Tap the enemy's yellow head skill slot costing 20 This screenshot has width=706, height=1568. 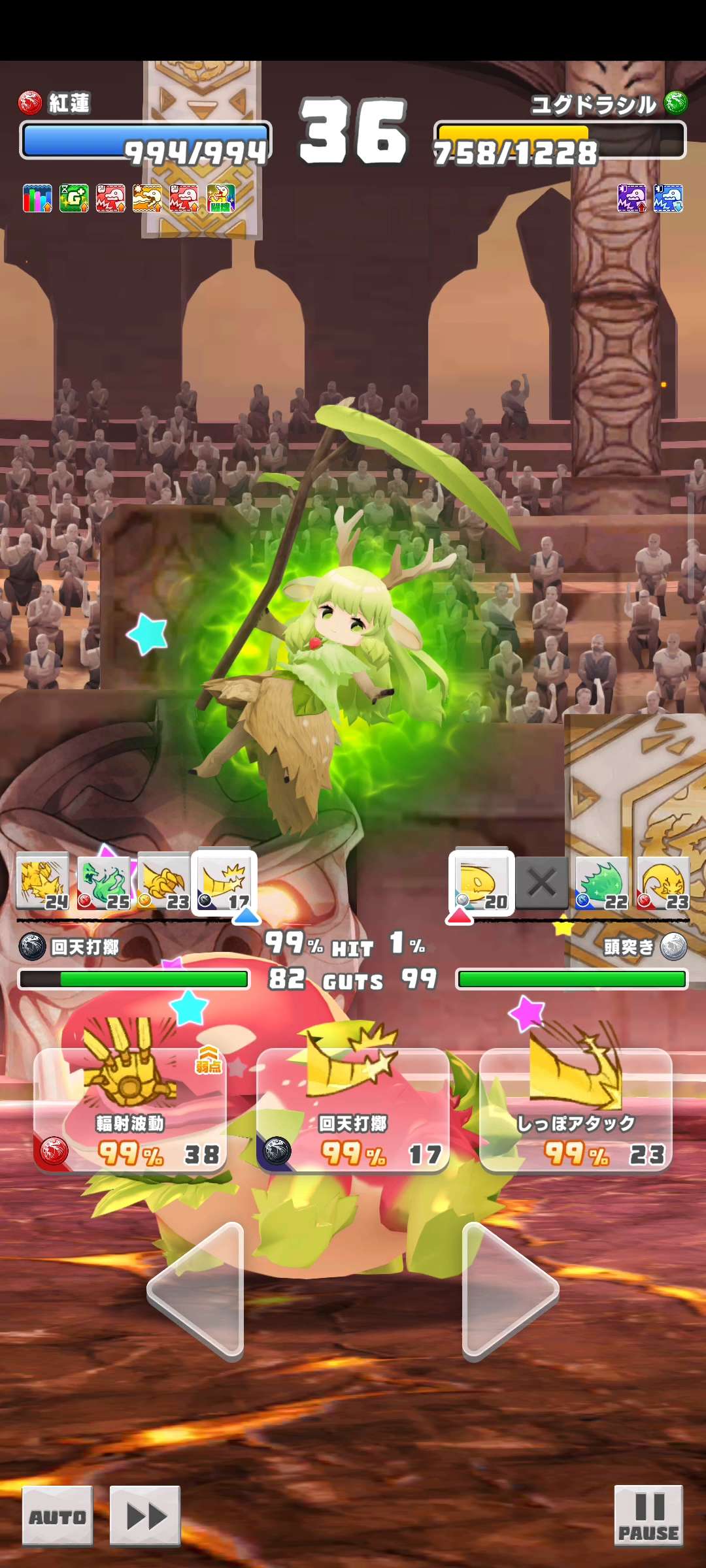pyautogui.click(x=482, y=883)
